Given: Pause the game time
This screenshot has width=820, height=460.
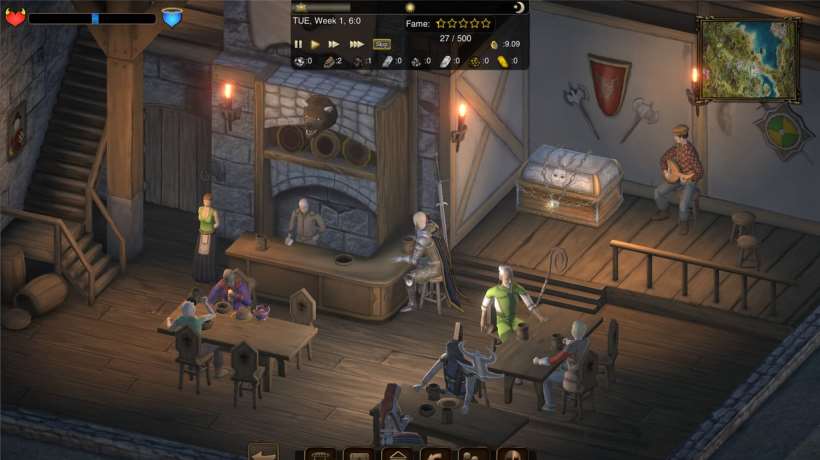Looking at the screenshot, I should click(x=298, y=44).
